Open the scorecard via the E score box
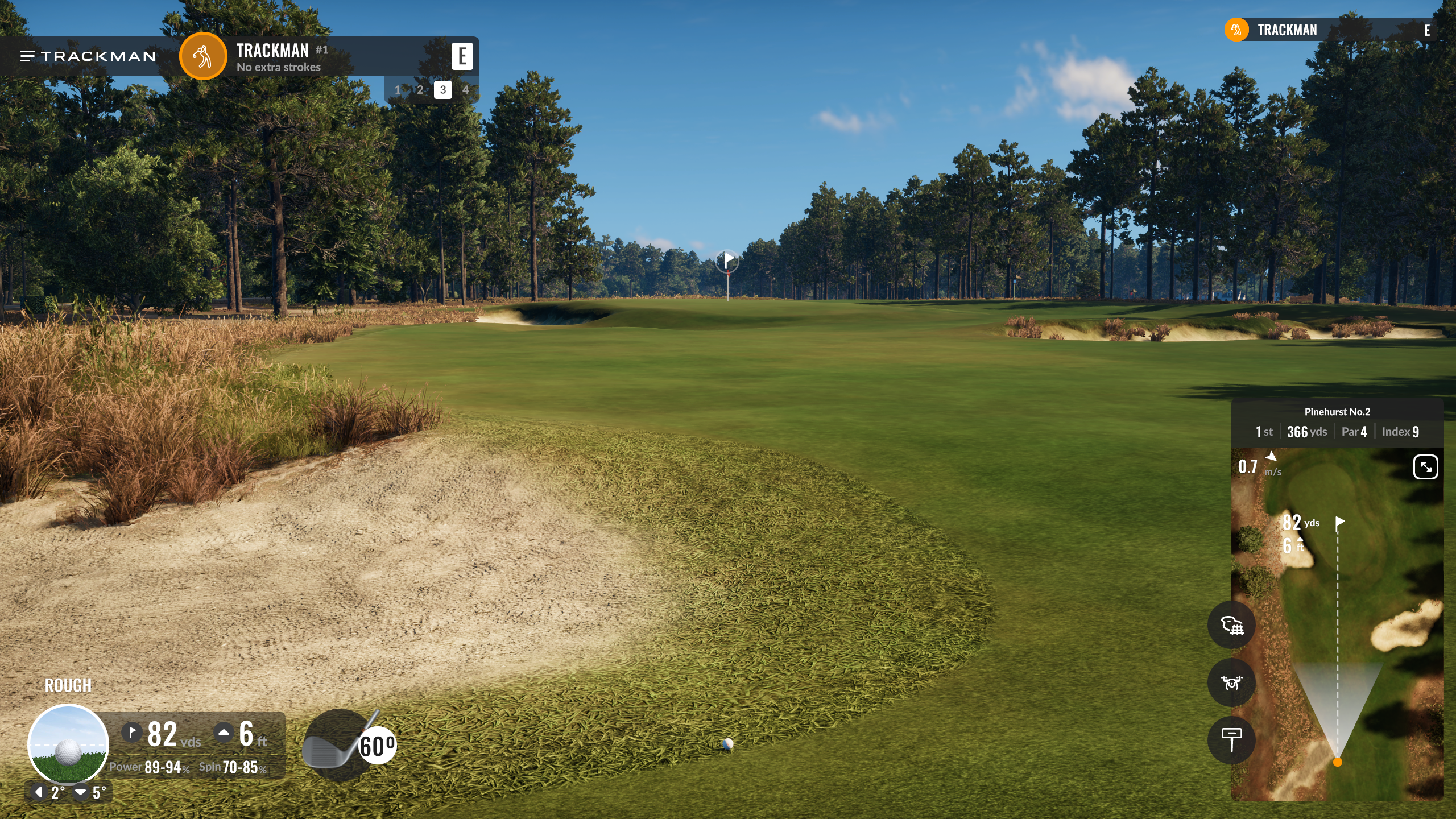Viewport: 1456px width, 819px height. point(462,56)
